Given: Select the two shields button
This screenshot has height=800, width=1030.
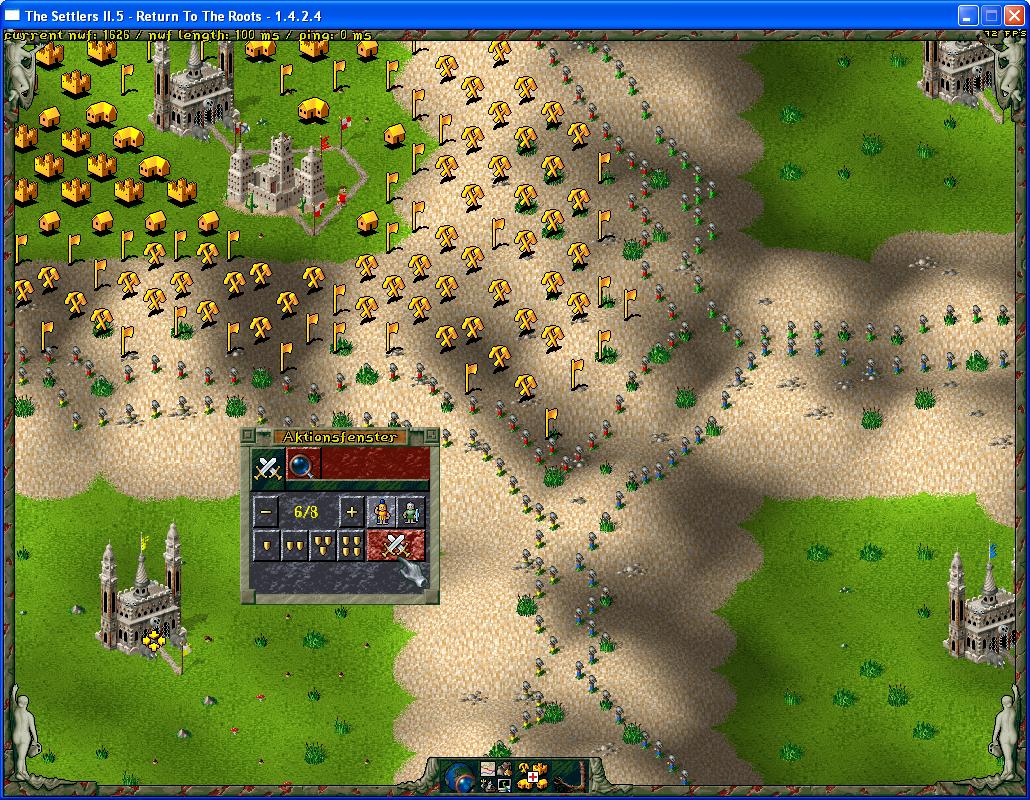Looking at the screenshot, I should tap(295, 546).
